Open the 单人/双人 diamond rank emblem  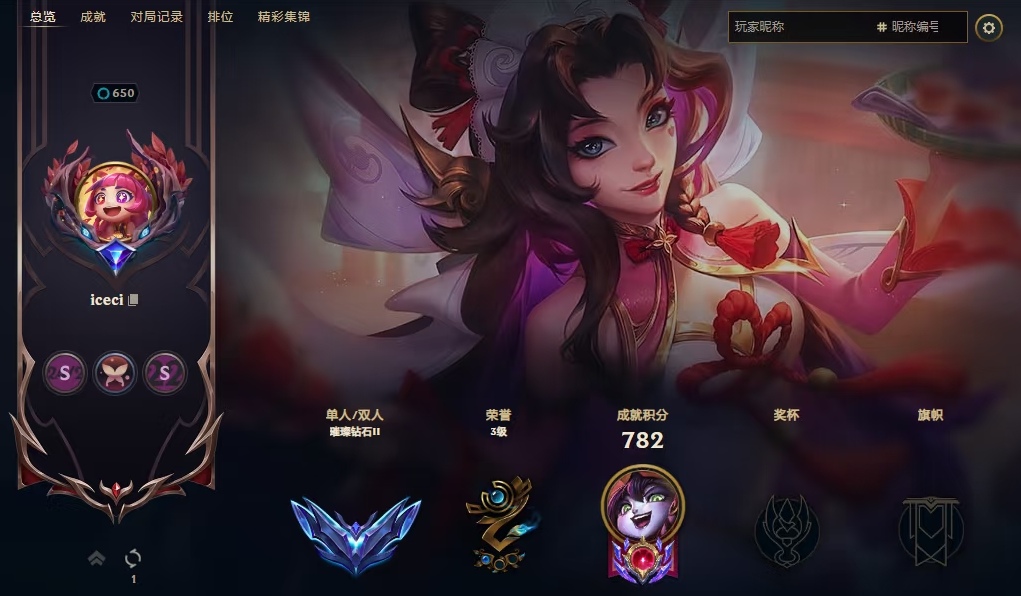click(x=356, y=531)
